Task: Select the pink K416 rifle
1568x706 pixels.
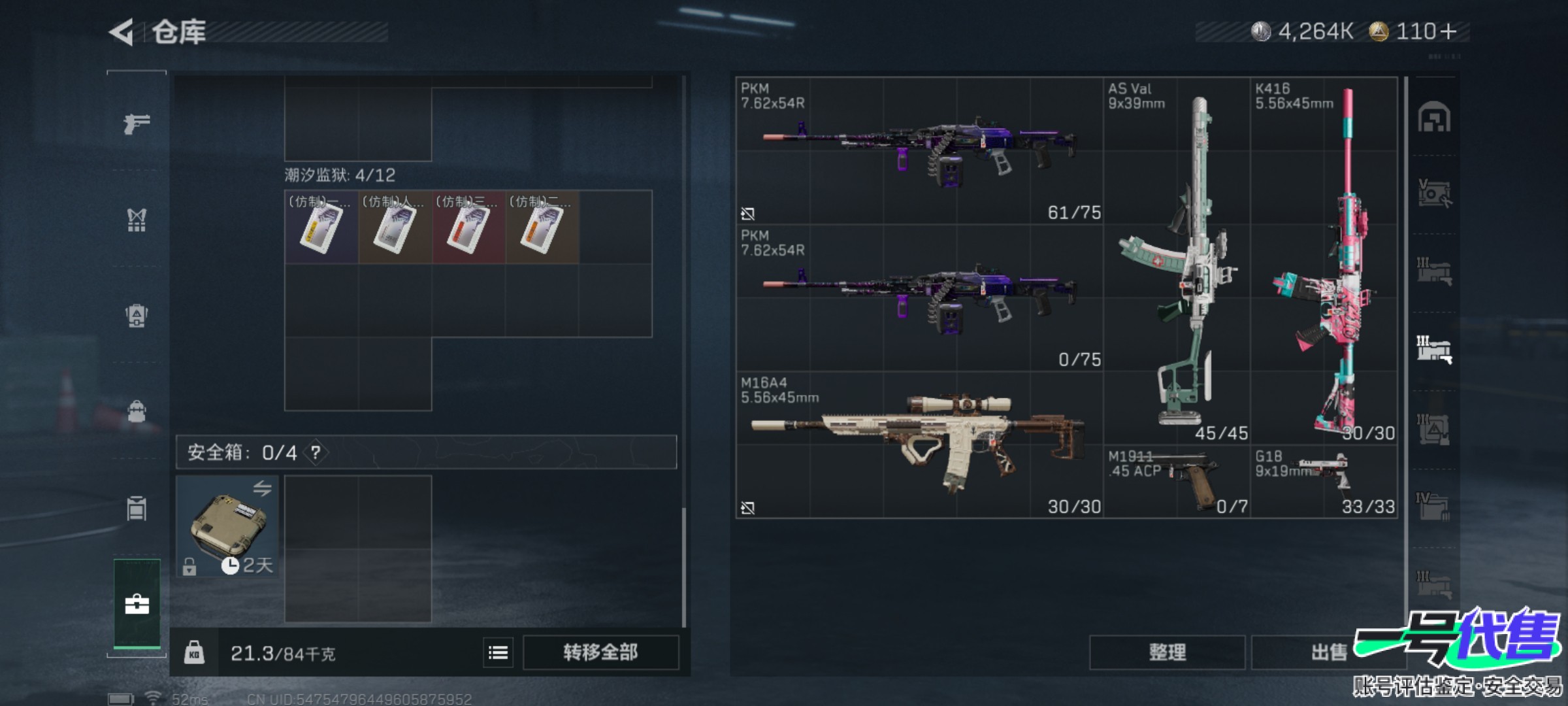Action: 1324,261
